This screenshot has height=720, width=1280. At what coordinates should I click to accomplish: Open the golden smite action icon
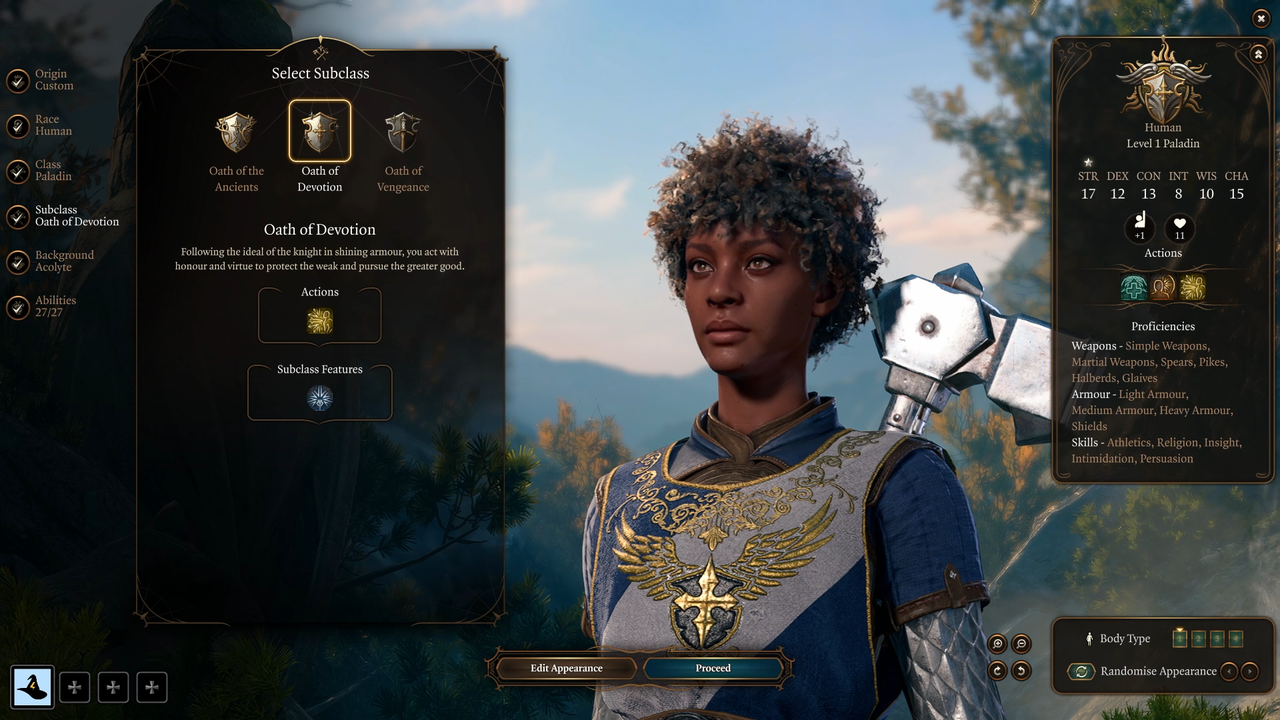tap(1192, 287)
